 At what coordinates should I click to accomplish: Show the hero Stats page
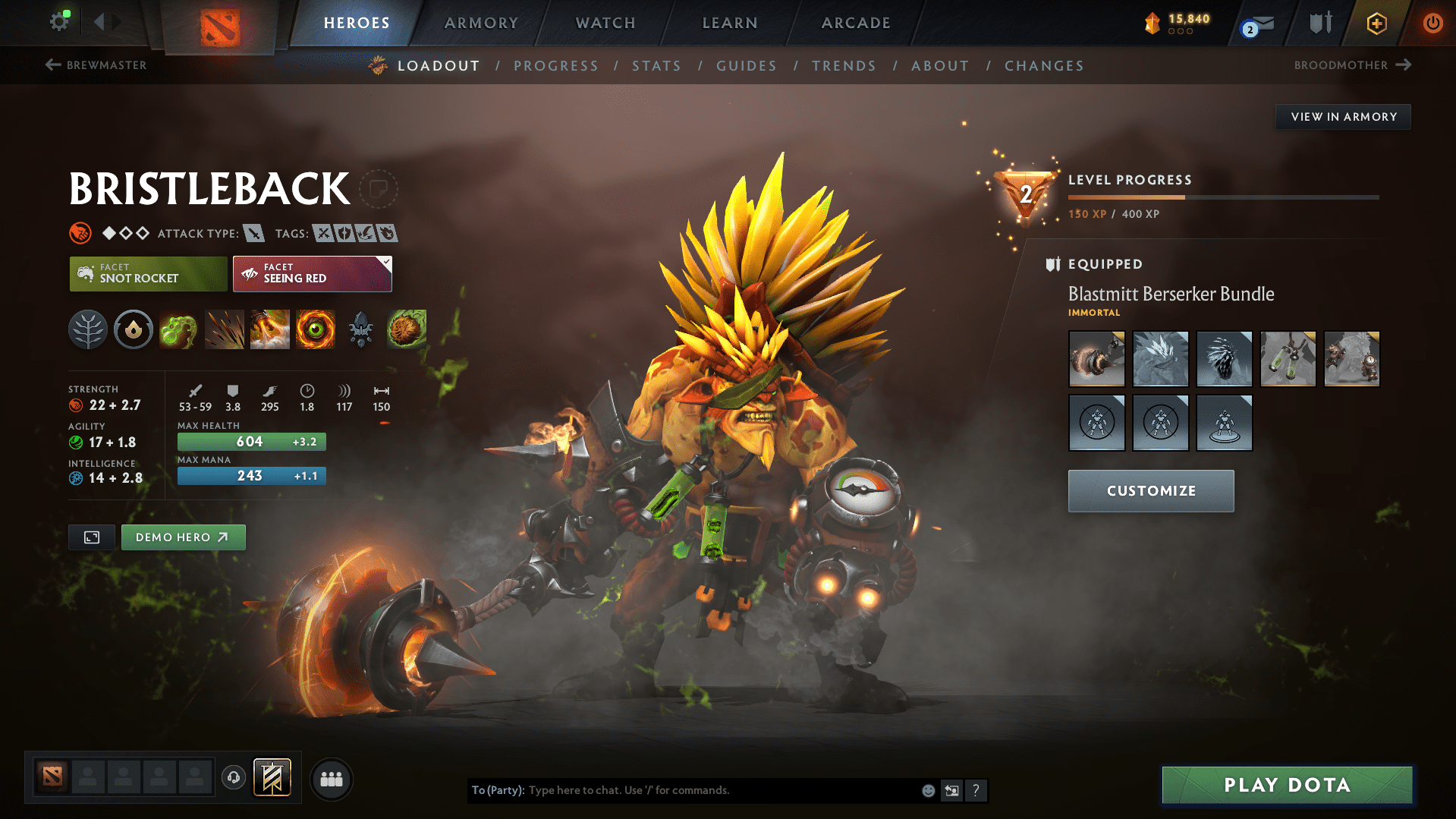click(x=656, y=66)
